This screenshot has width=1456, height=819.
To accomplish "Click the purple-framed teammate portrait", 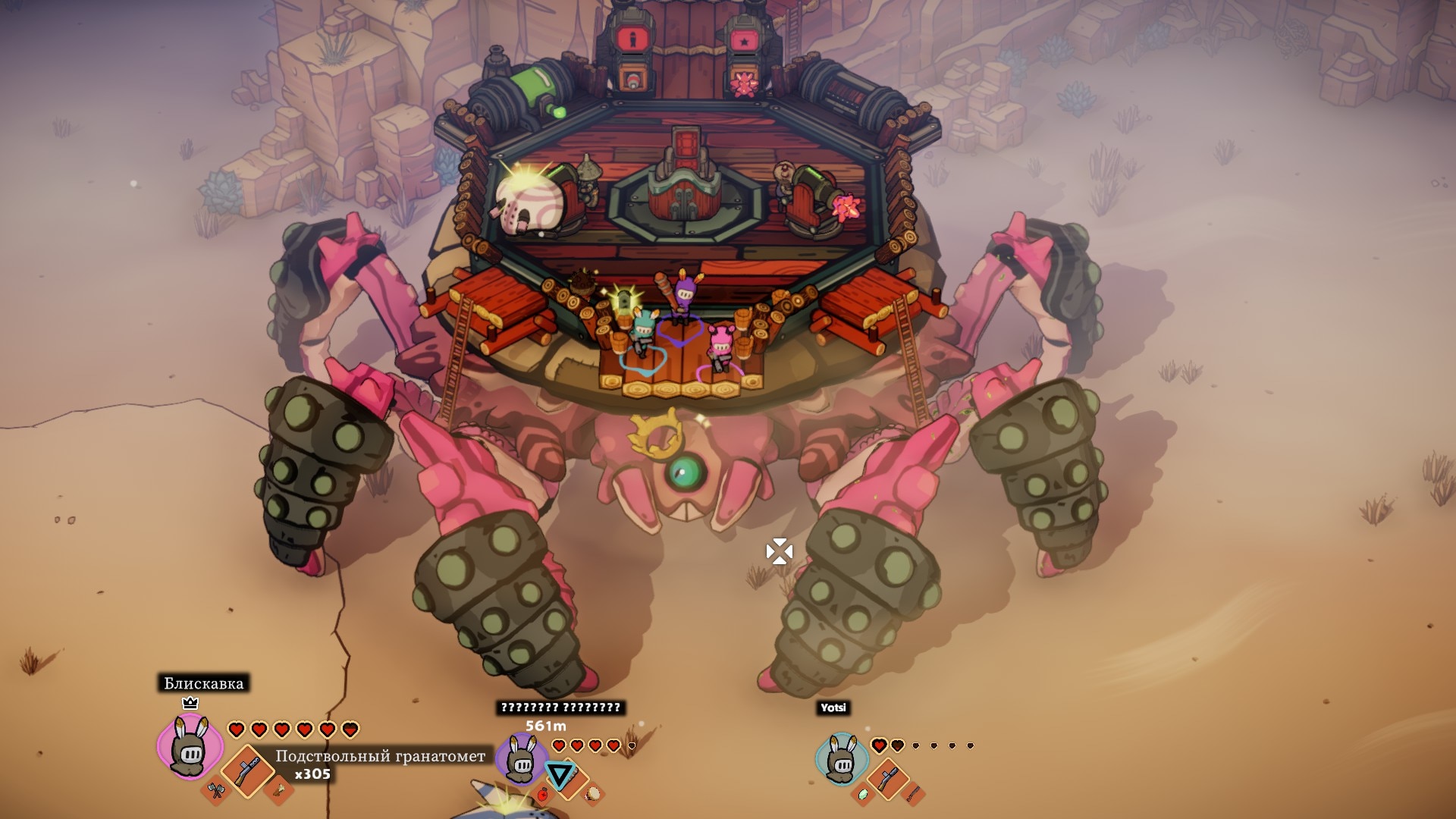I will (520, 758).
